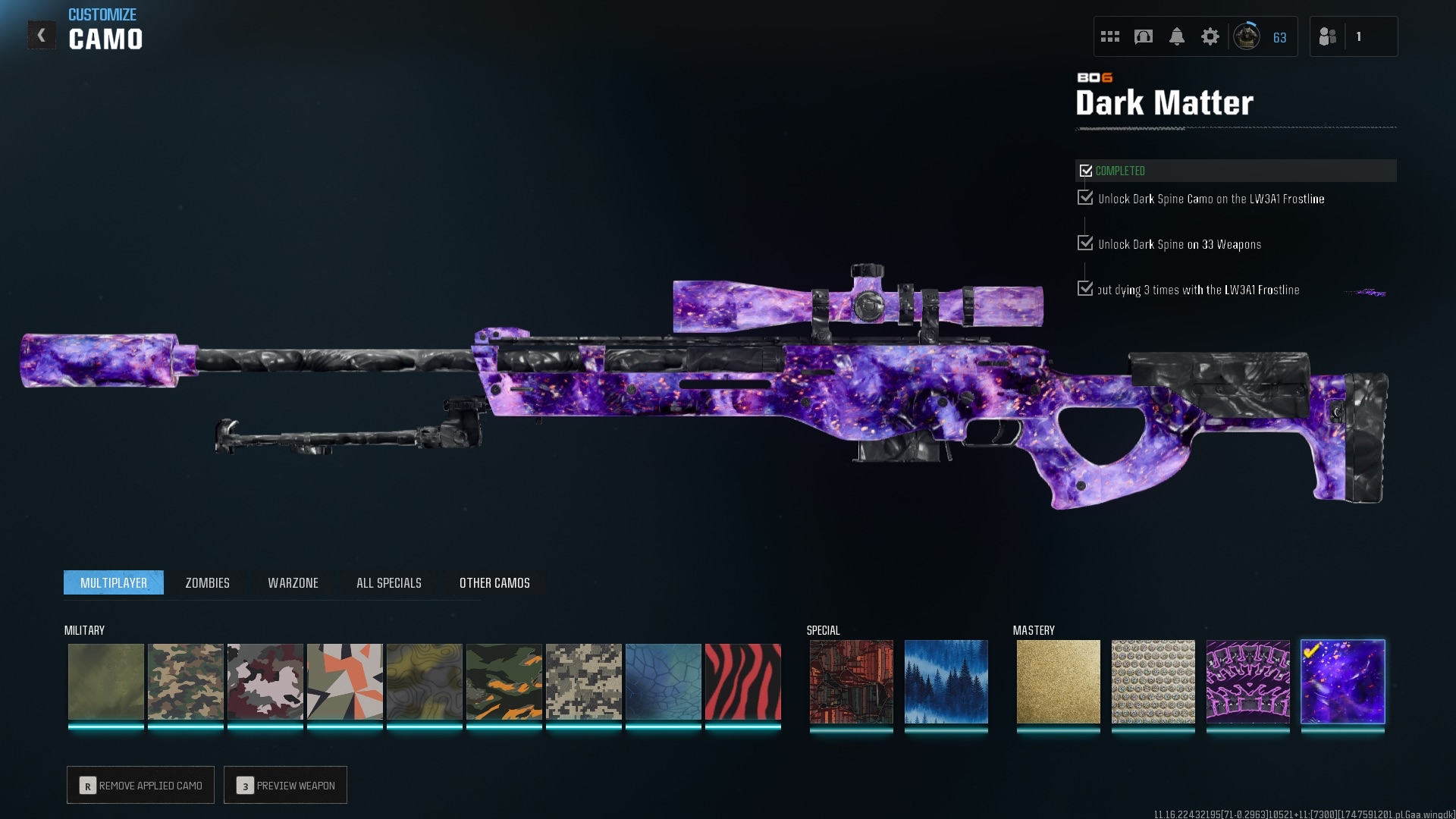This screenshot has width=1456, height=819.
Task: Click the Preview Weapon button
Action: [285, 785]
